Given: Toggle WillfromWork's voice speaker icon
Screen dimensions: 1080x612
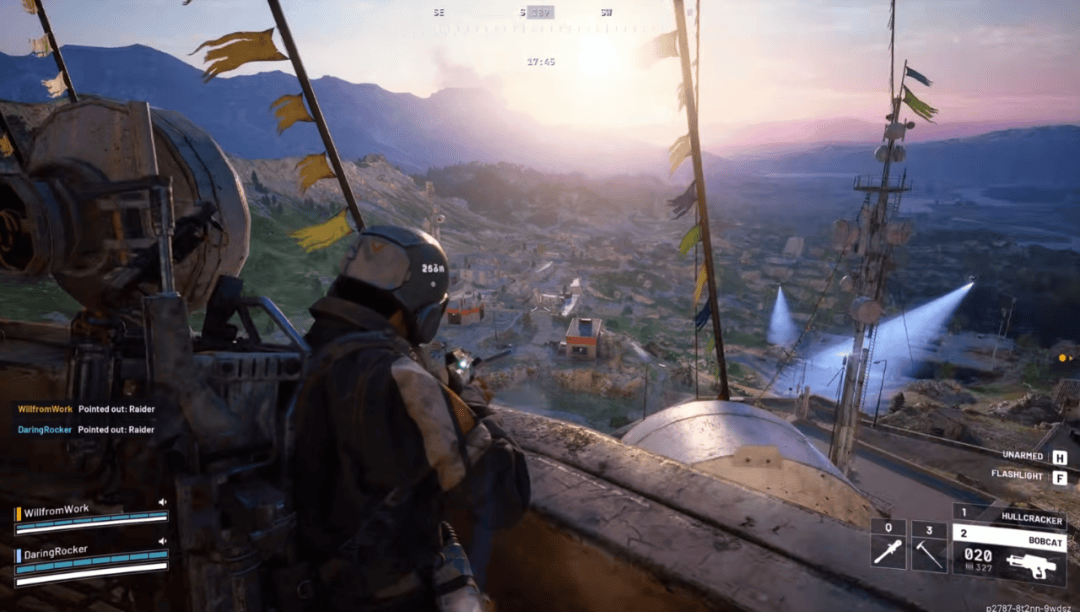Looking at the screenshot, I should [162, 502].
